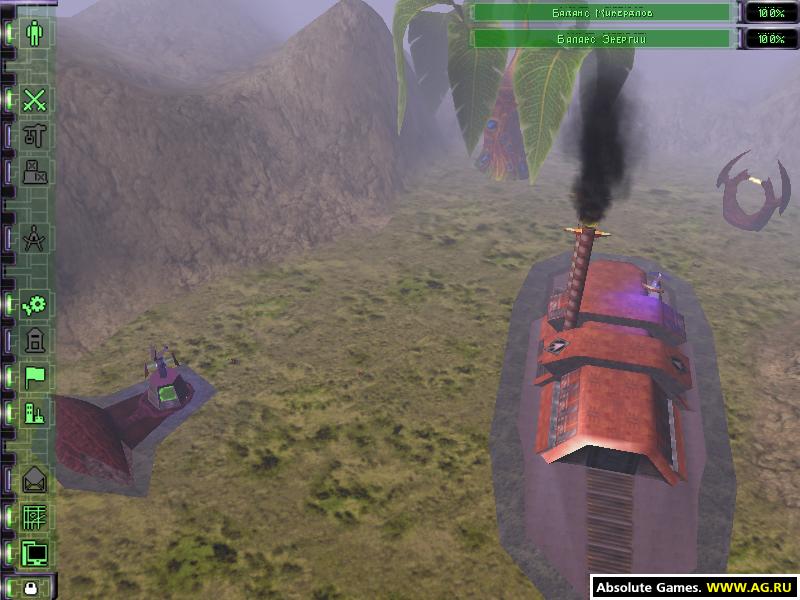Open the computer monitors icon
The width and height of the screenshot is (800, 600).
pos(36,552)
